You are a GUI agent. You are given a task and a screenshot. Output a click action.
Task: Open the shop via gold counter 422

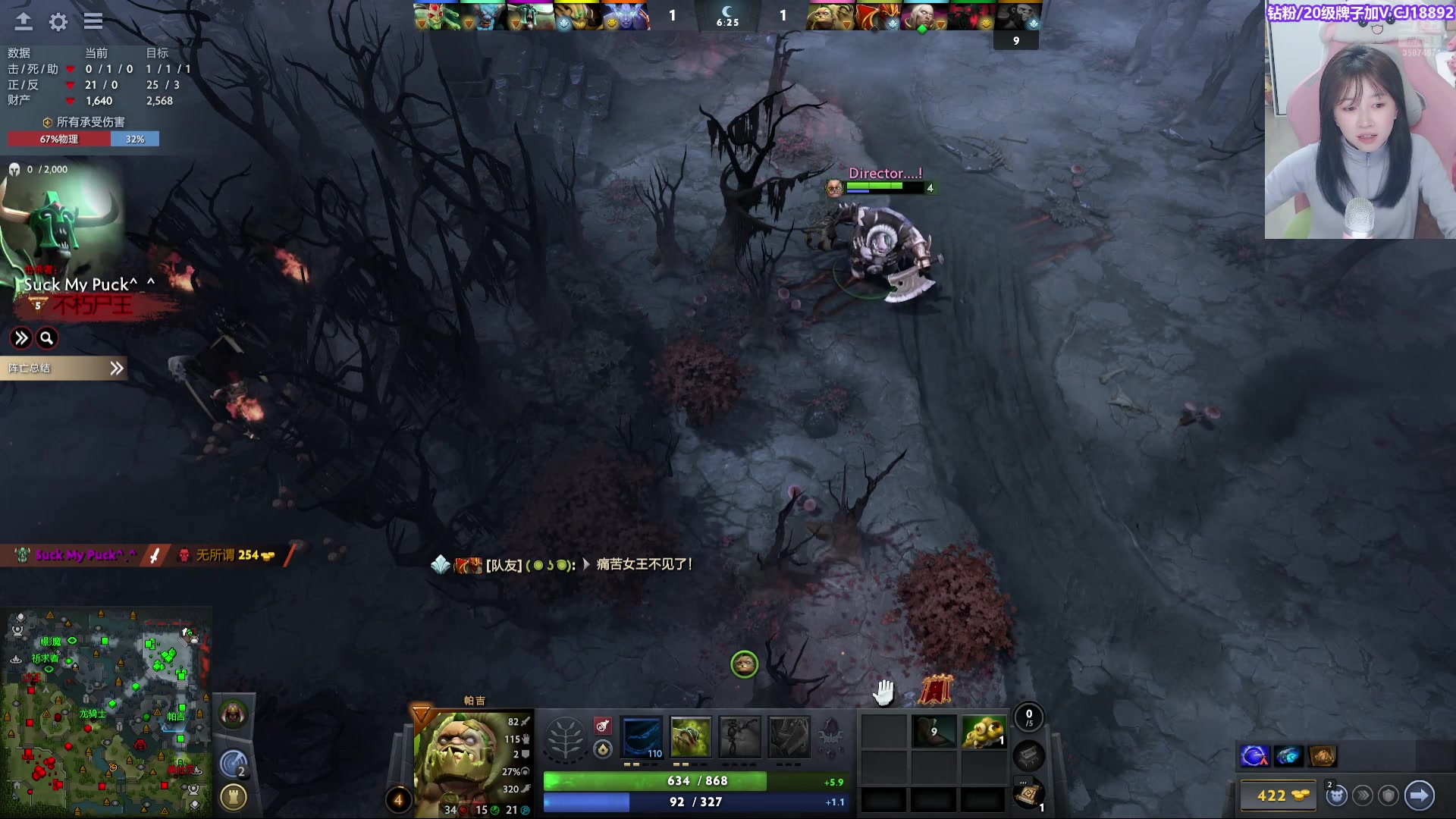pyautogui.click(x=1281, y=795)
